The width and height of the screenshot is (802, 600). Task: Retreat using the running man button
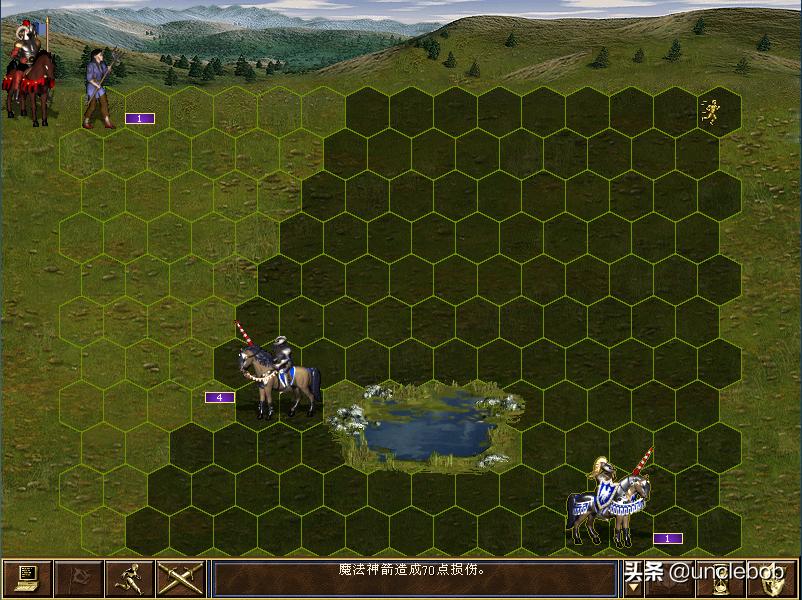129,578
